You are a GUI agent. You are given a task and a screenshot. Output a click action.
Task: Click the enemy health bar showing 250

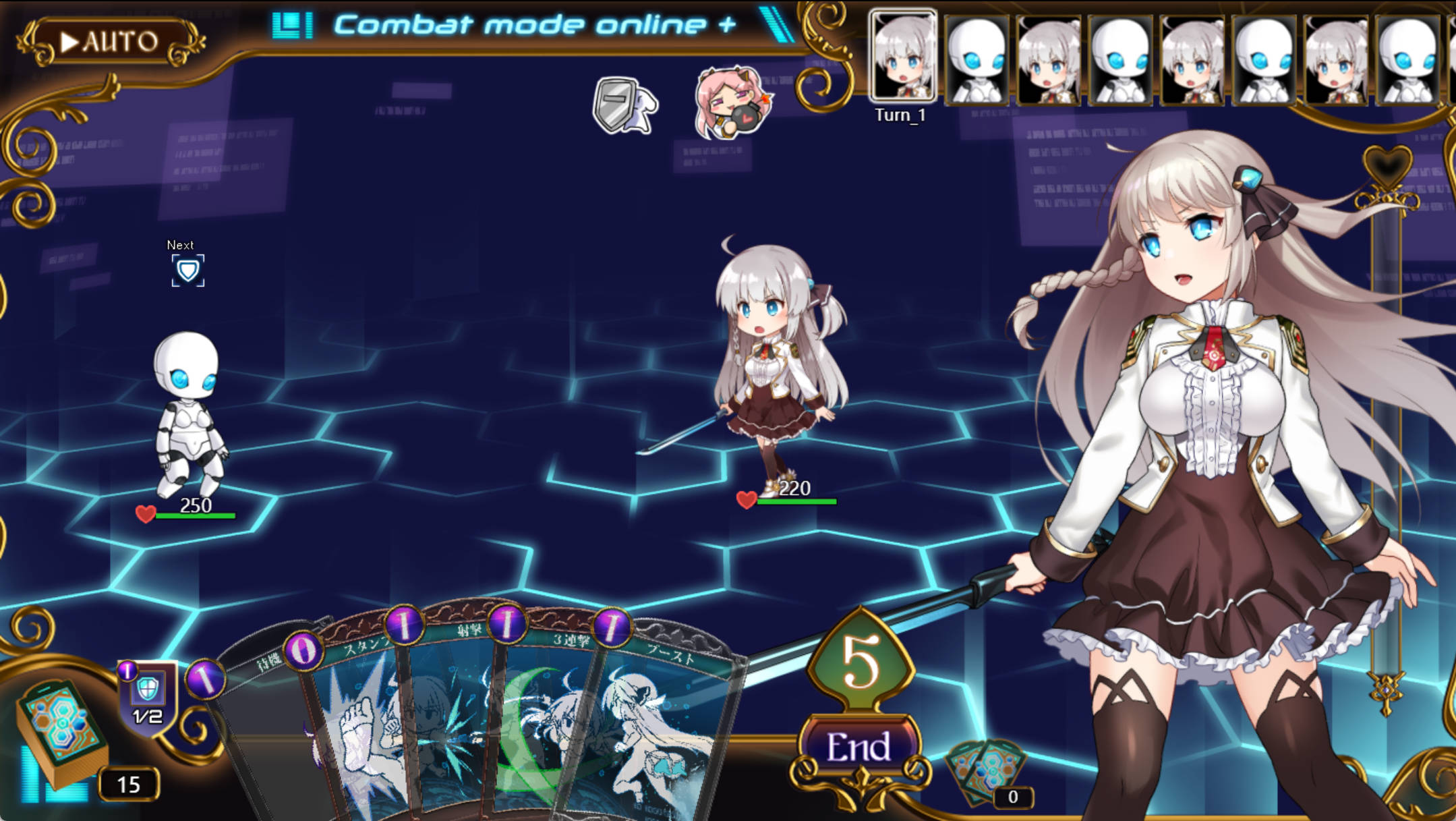coord(196,513)
